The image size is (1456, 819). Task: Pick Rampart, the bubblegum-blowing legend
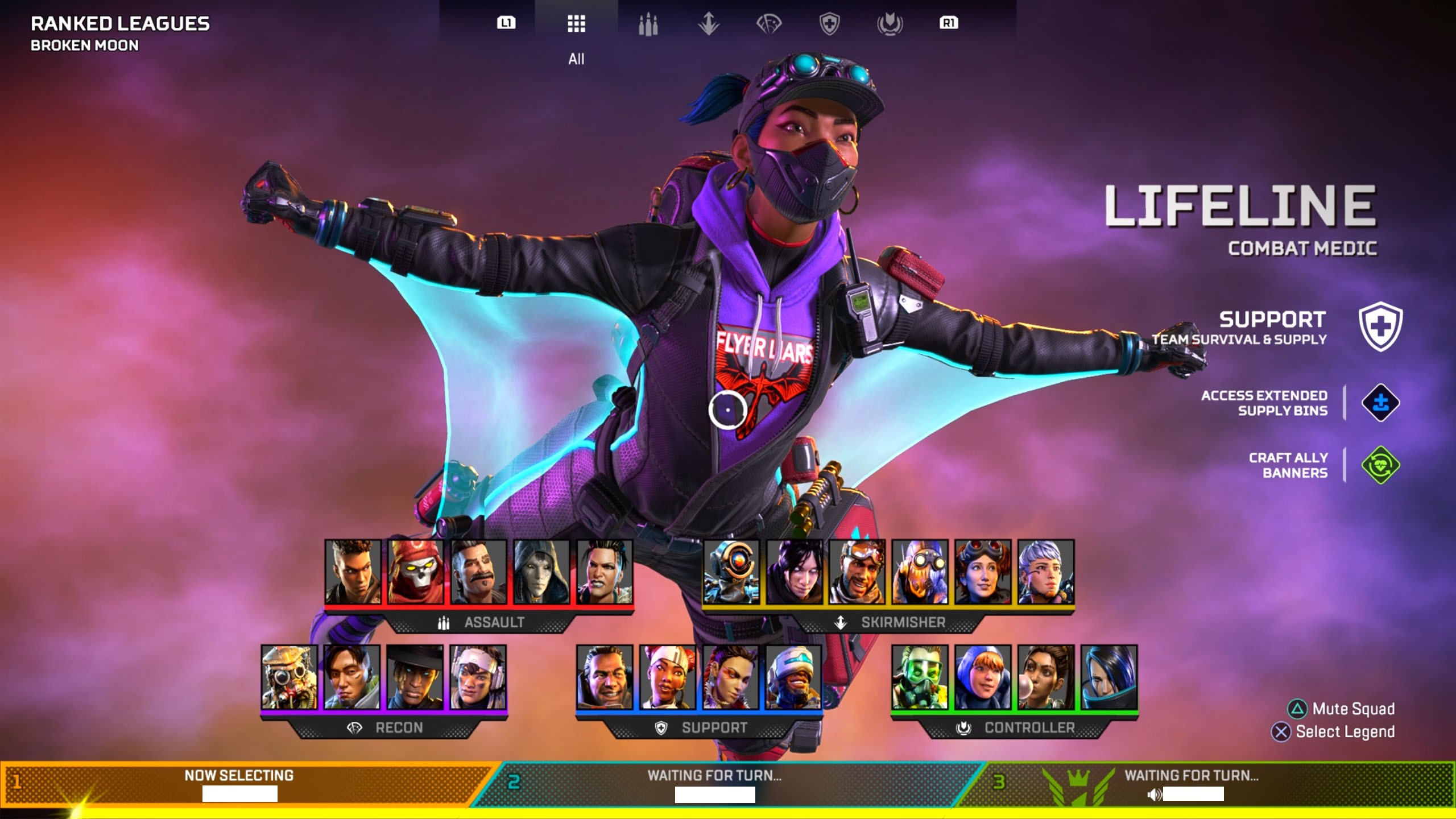pyautogui.click(x=1046, y=677)
